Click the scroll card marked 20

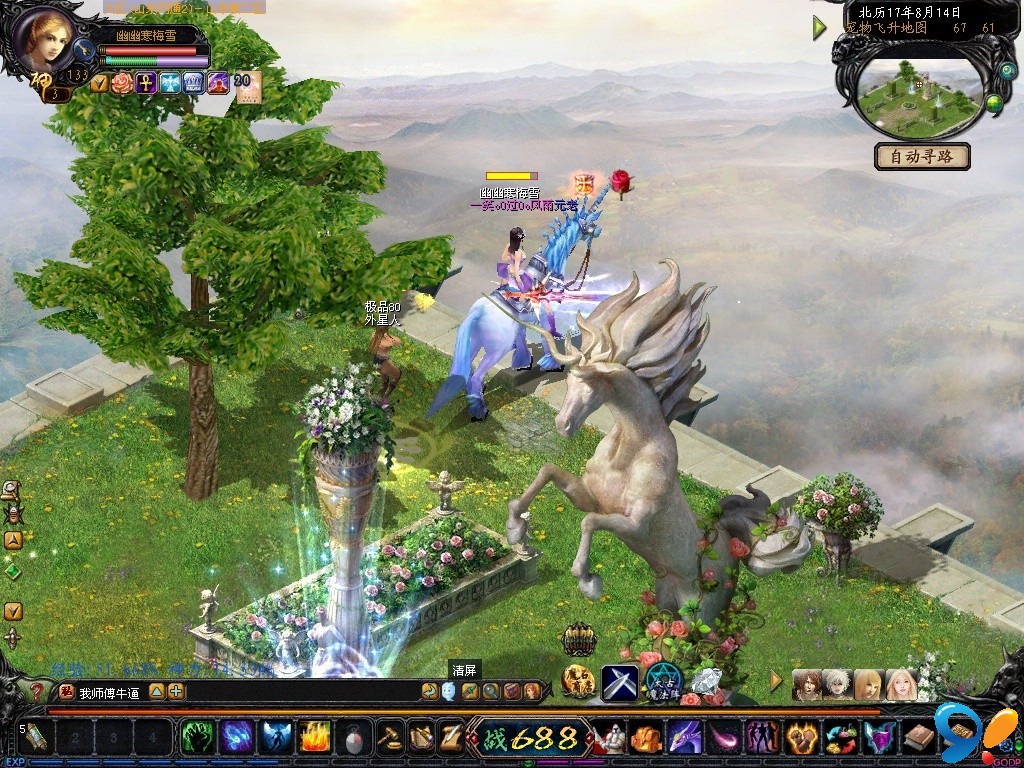[x=246, y=84]
